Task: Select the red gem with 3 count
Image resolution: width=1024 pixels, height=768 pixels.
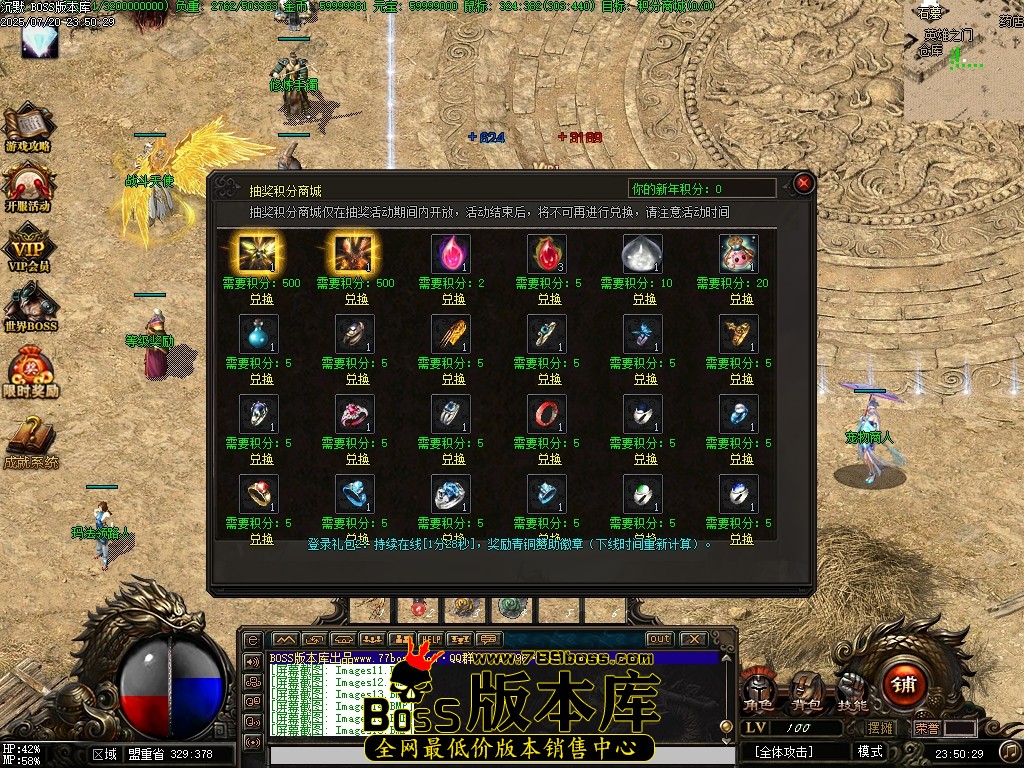Action: coord(548,254)
